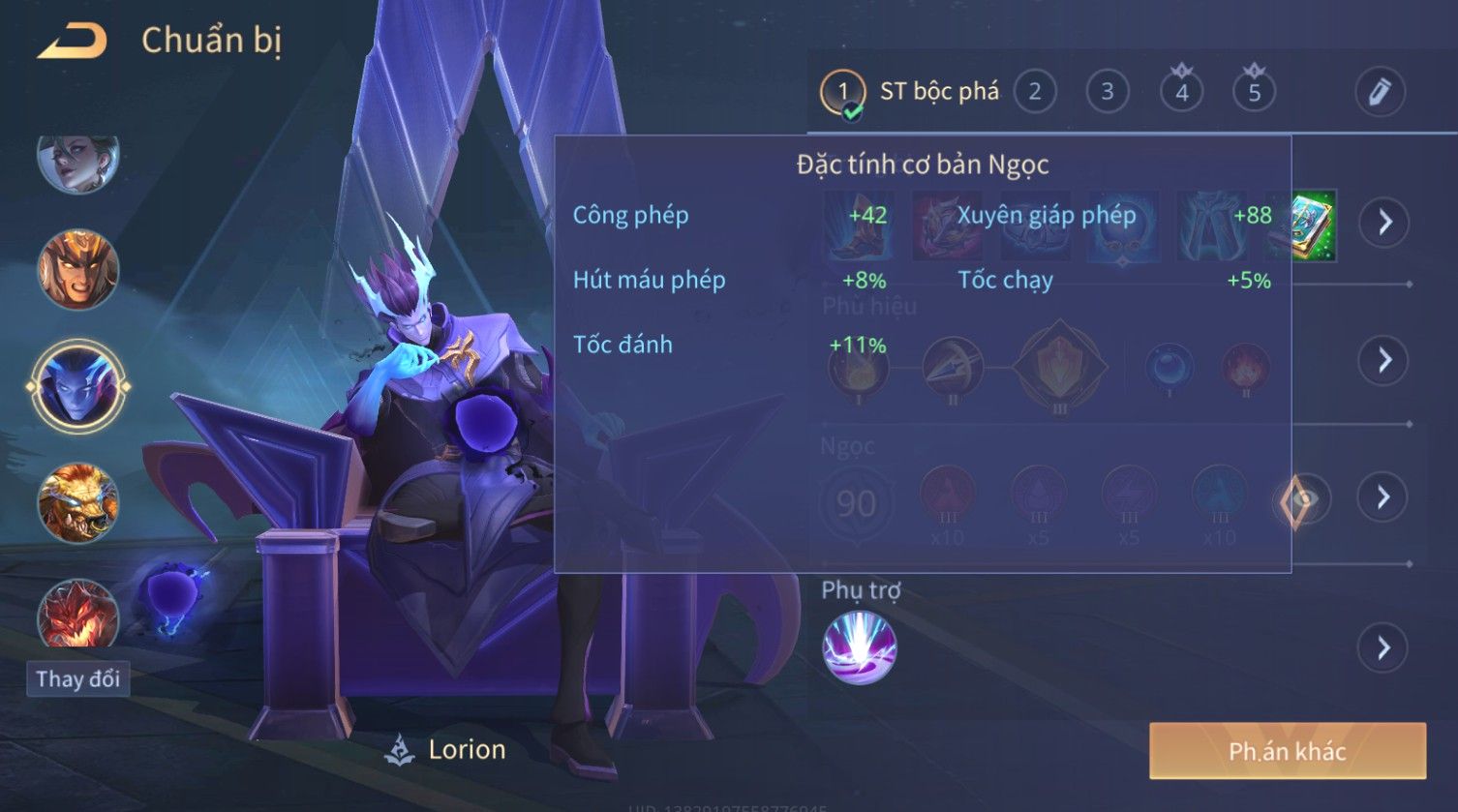Select the purple flash support spell icon
The image size is (1458, 812).
click(859, 647)
